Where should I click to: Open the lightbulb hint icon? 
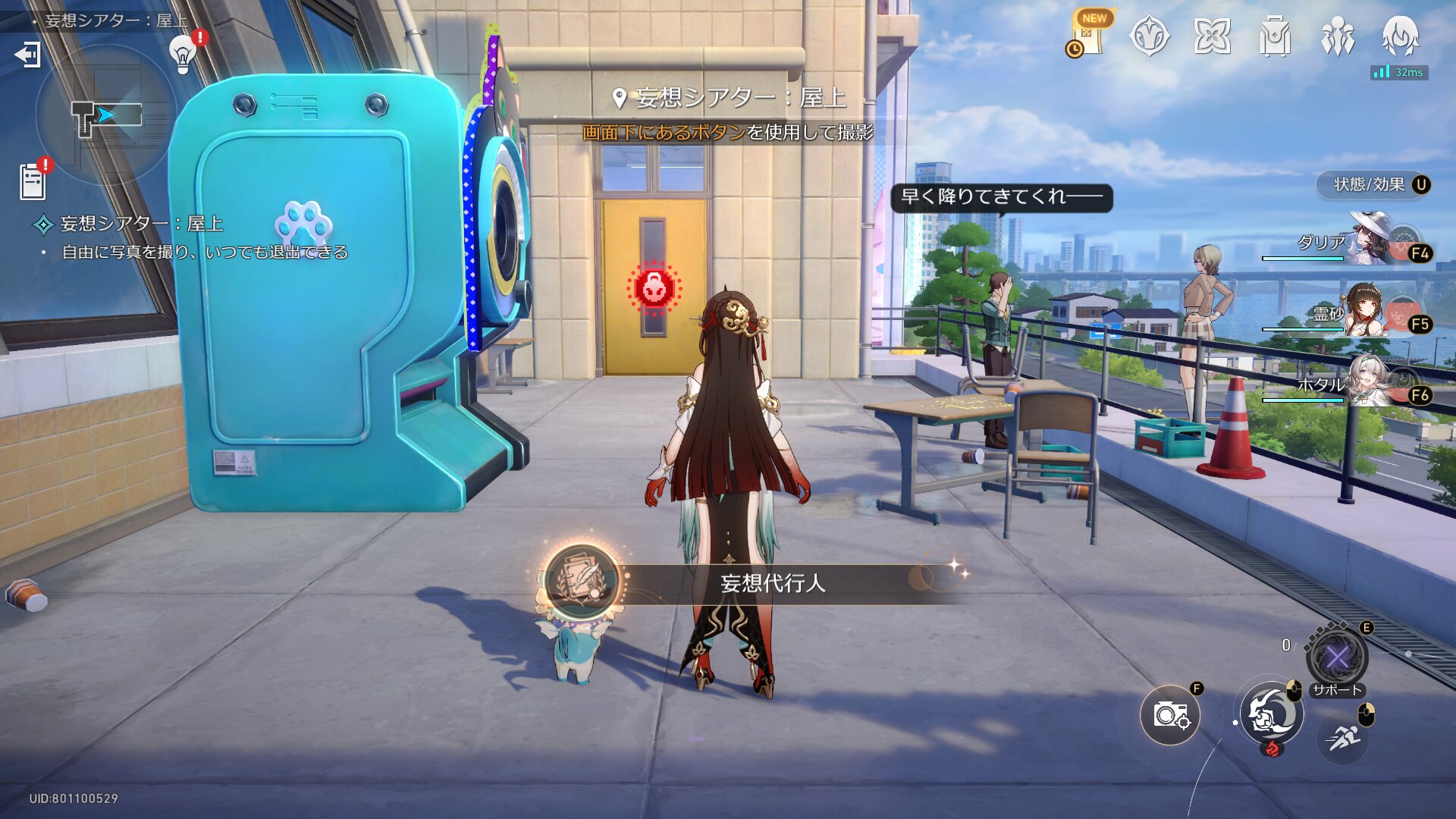[x=183, y=54]
